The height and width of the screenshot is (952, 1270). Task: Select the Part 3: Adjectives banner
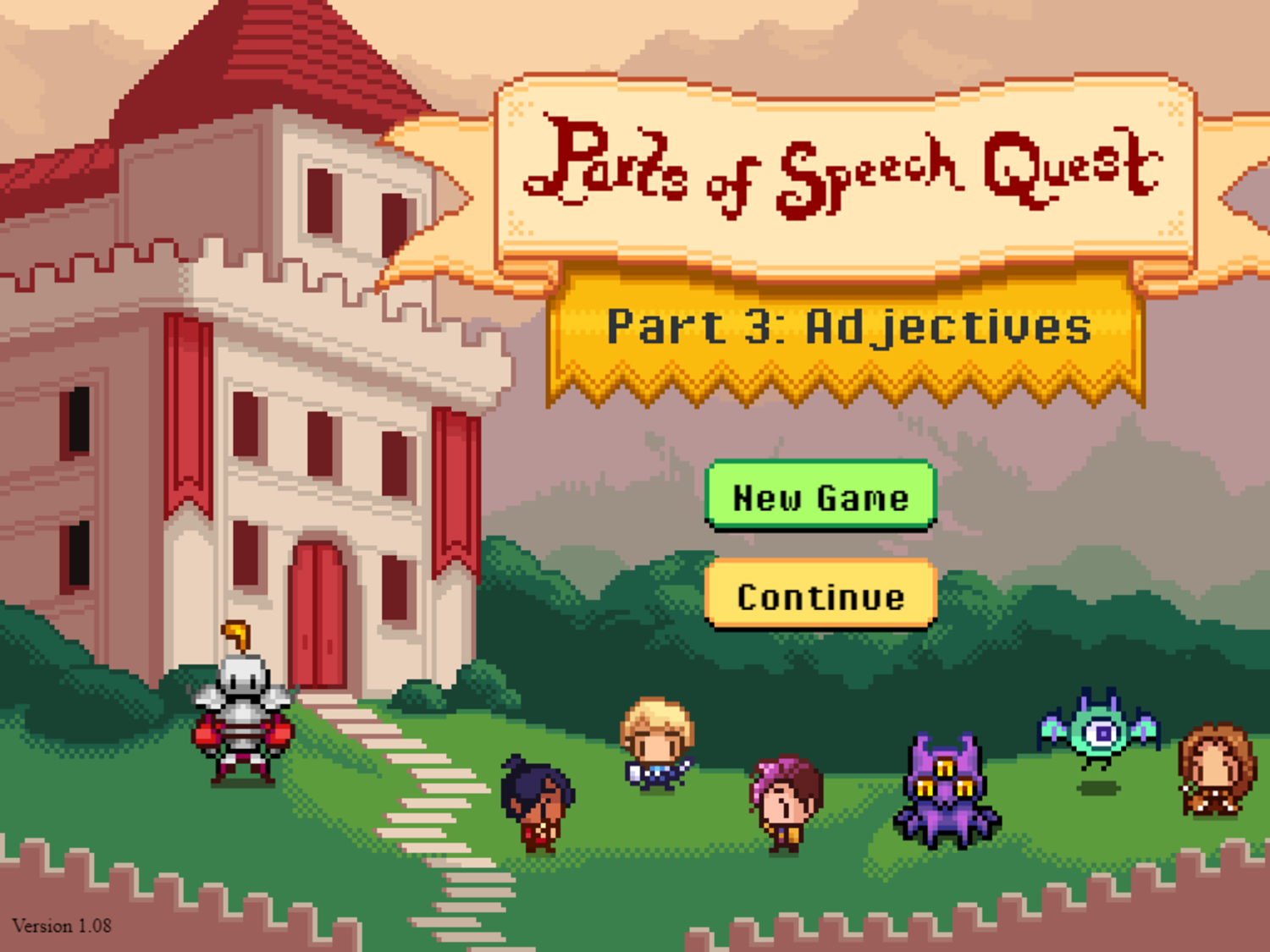click(x=847, y=330)
